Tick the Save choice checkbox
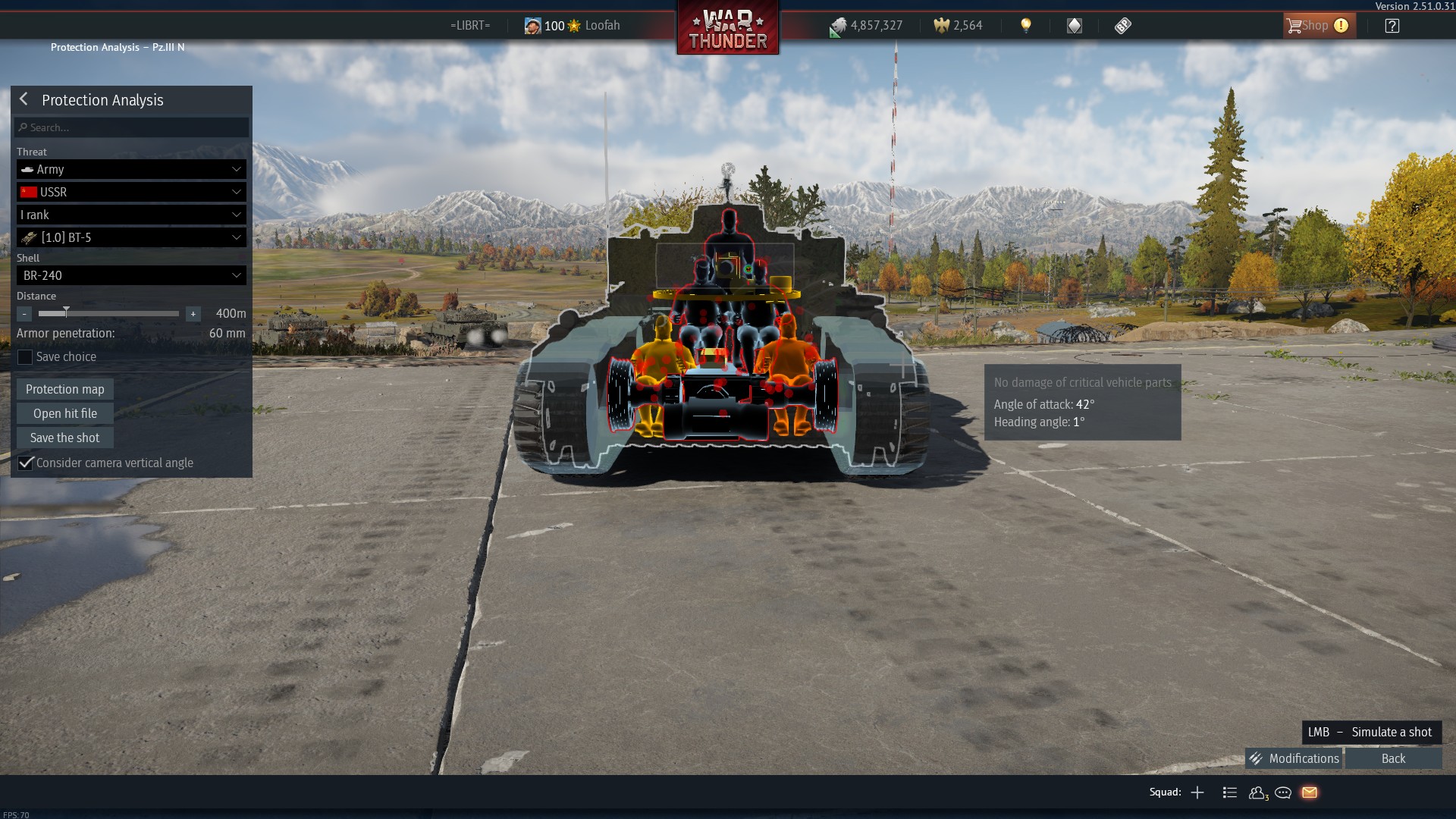 25,357
